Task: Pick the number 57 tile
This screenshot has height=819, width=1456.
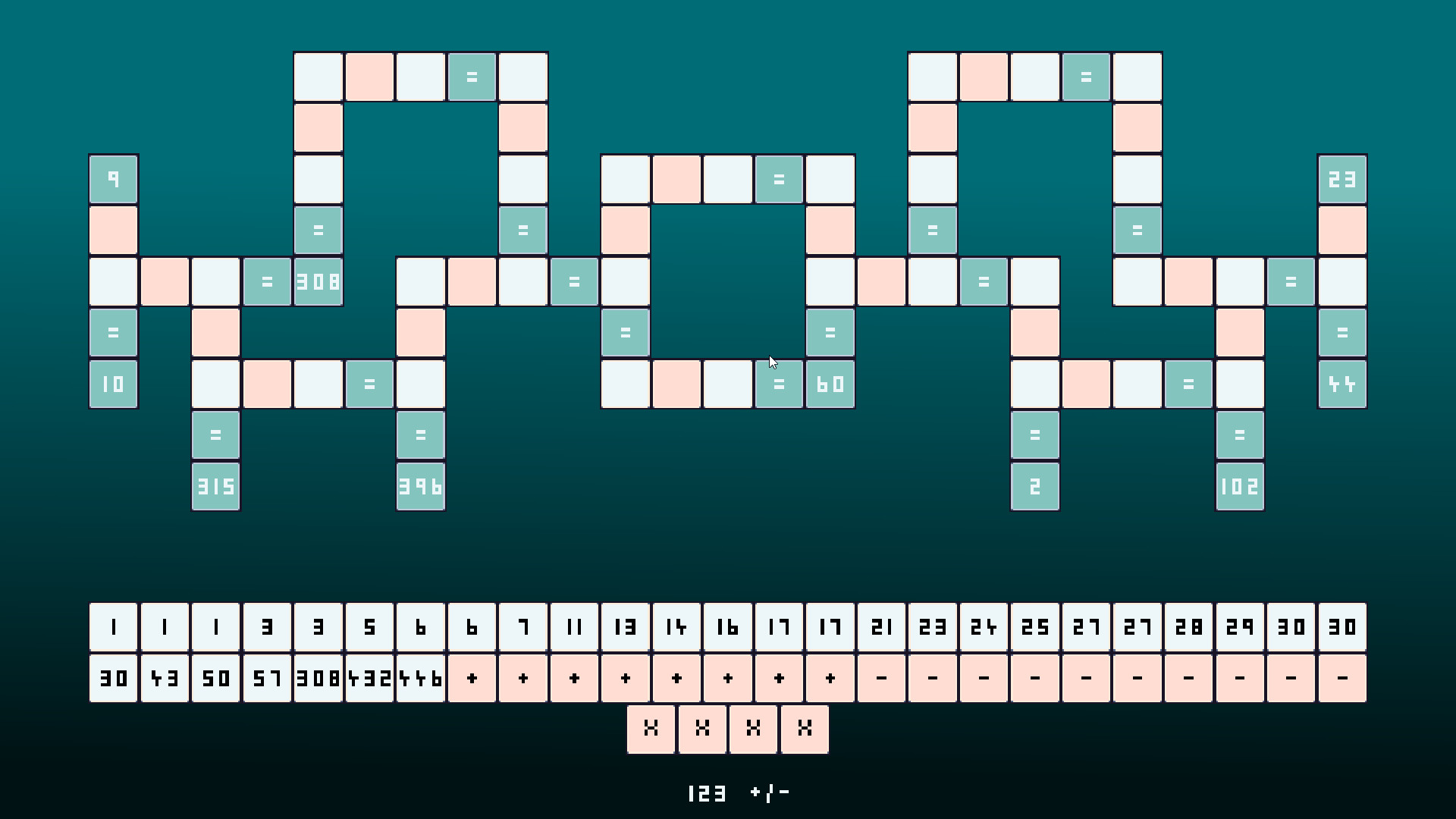Action: [266, 678]
